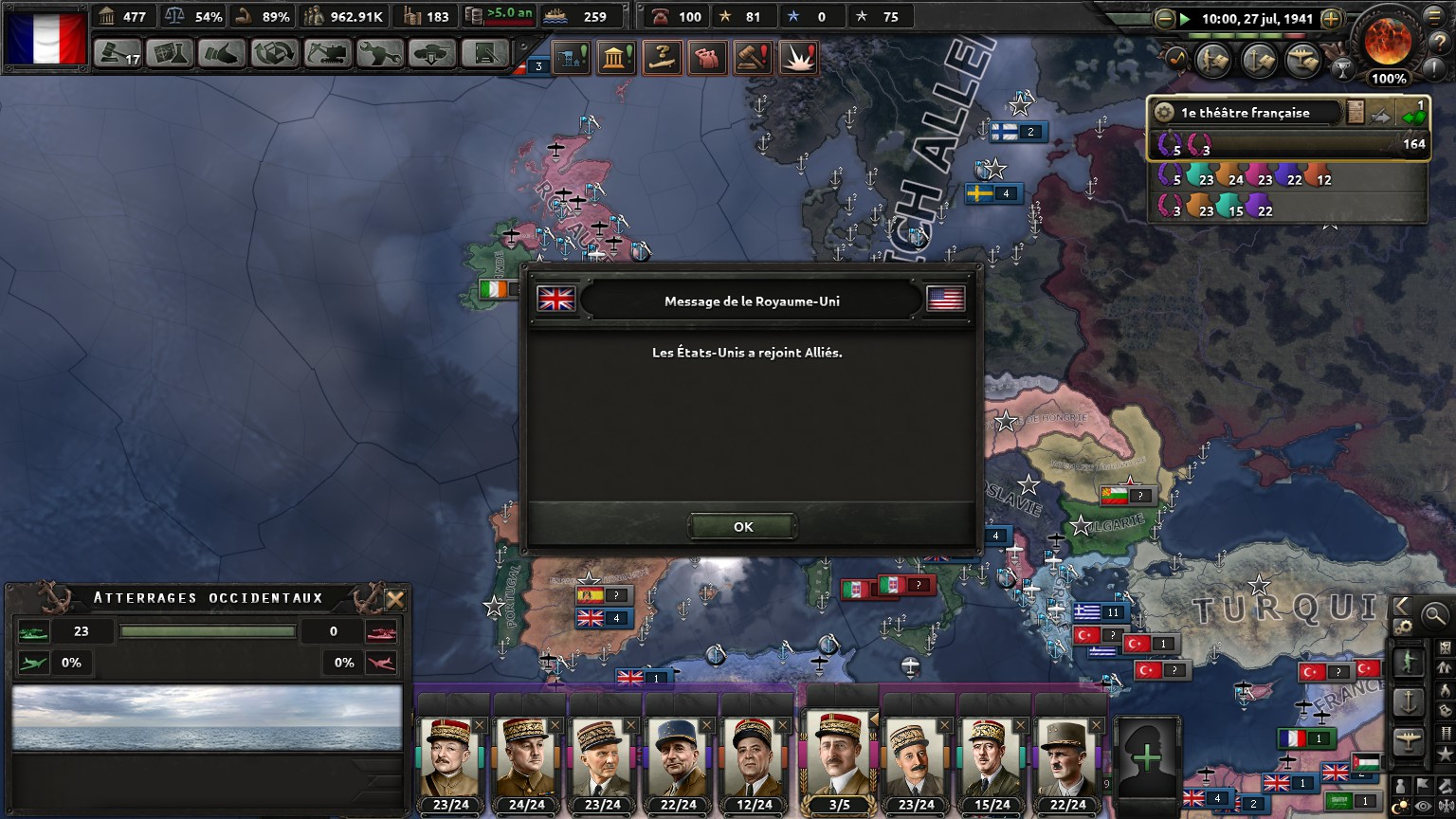
Task: Decrease game speed with minus button
Action: pyautogui.click(x=1165, y=18)
